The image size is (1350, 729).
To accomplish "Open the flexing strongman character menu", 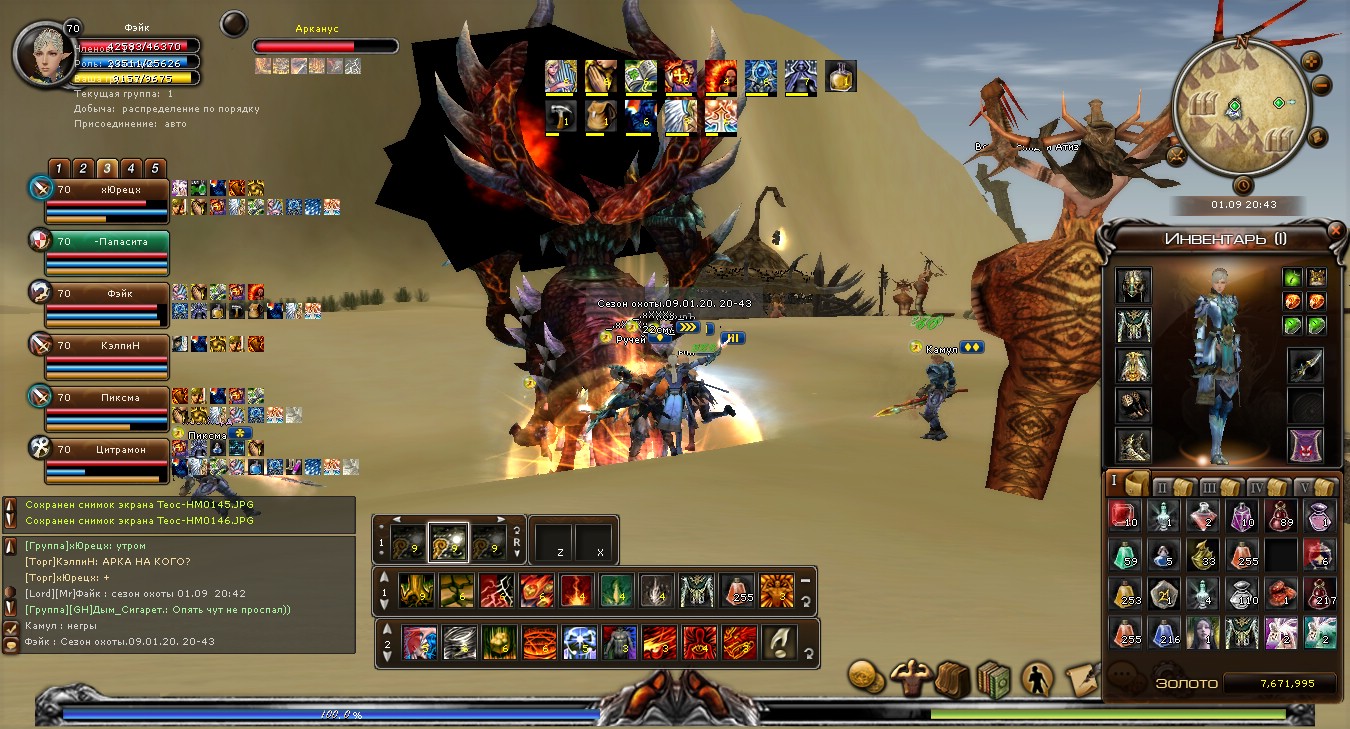I will click(x=911, y=678).
